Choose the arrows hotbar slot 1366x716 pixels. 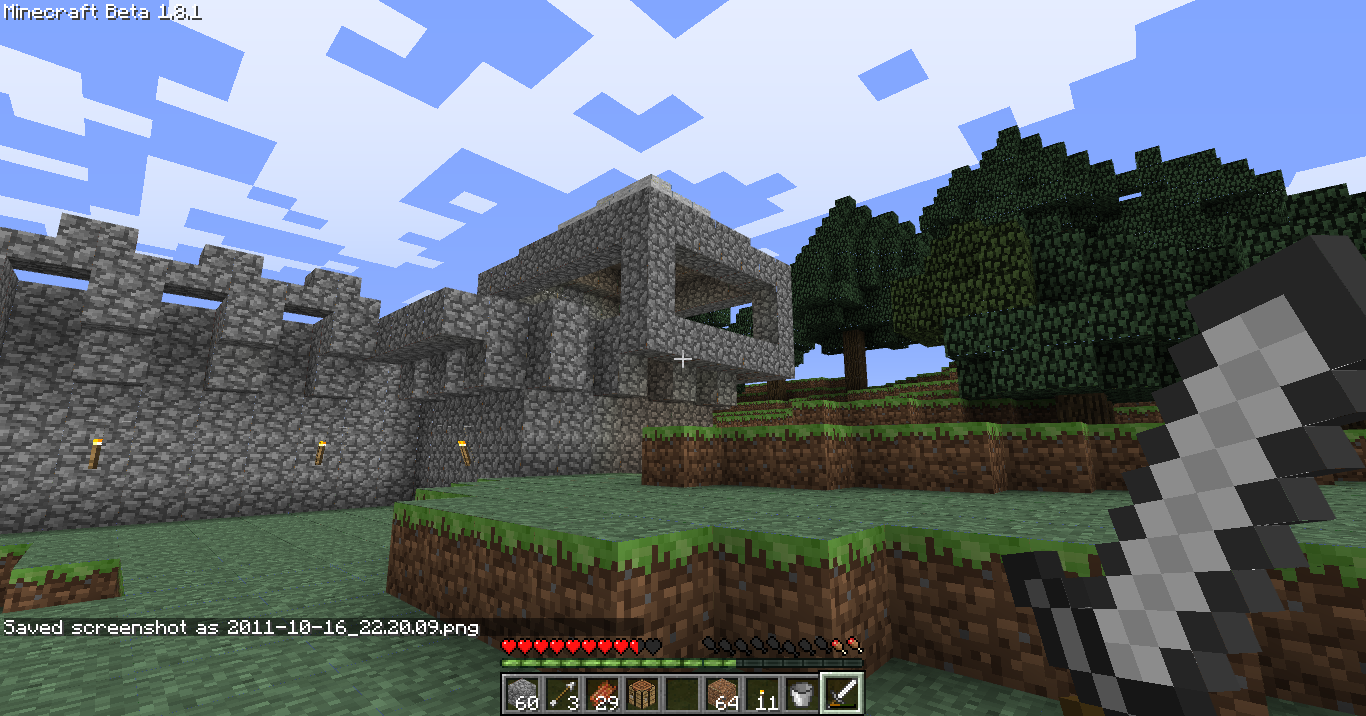(561, 693)
